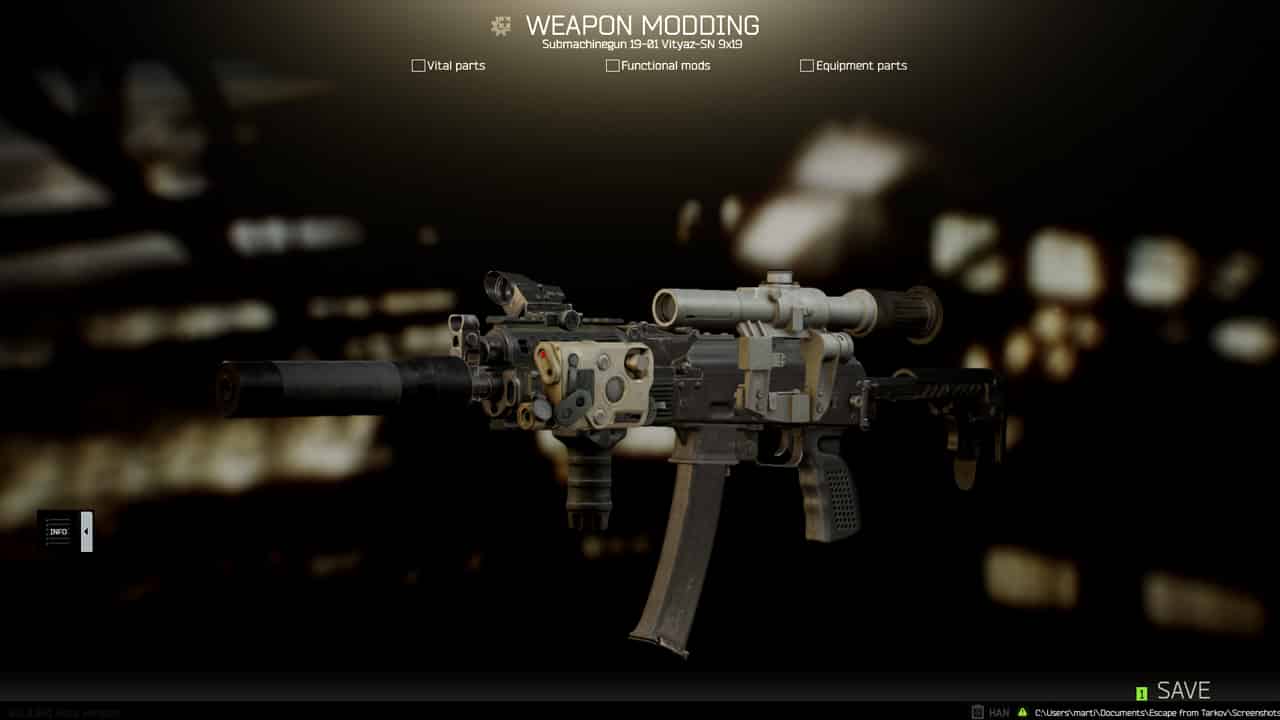Expand the INFO panel using its arrow
Viewport: 1280px width, 720px height.
[85, 531]
